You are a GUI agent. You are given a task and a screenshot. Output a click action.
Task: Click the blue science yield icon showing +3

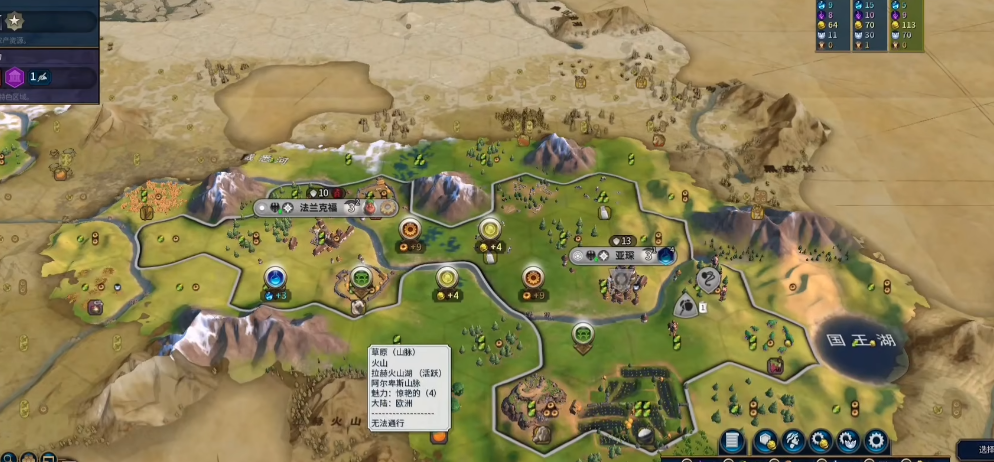275,278
